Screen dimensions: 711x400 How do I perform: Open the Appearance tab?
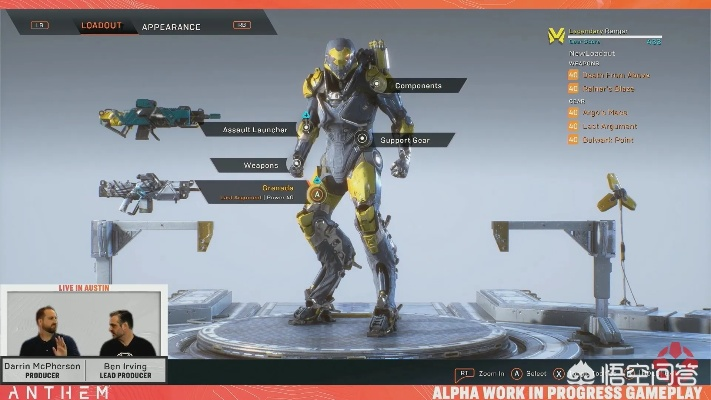click(x=171, y=27)
